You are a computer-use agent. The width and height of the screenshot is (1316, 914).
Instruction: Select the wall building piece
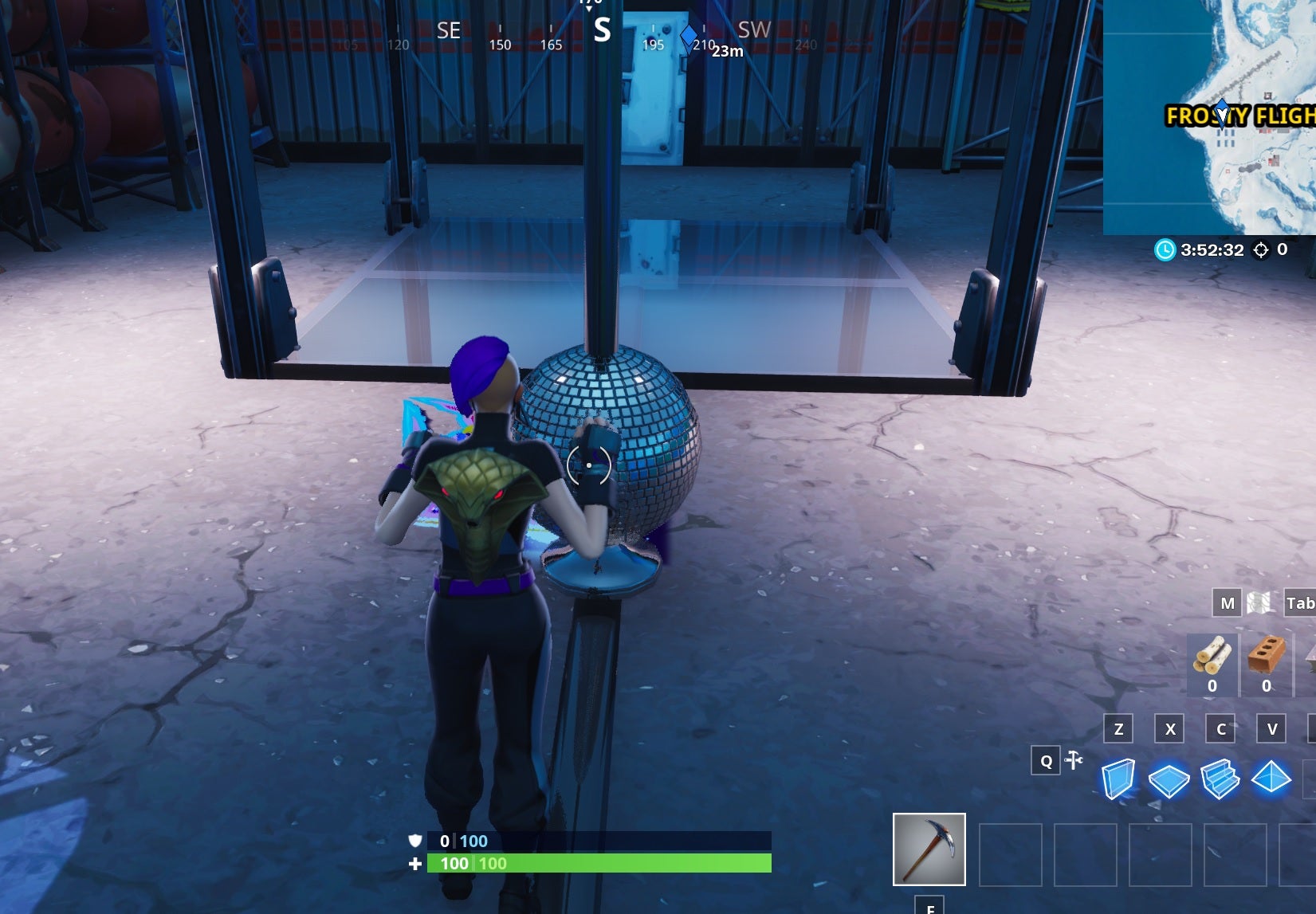tap(1118, 779)
